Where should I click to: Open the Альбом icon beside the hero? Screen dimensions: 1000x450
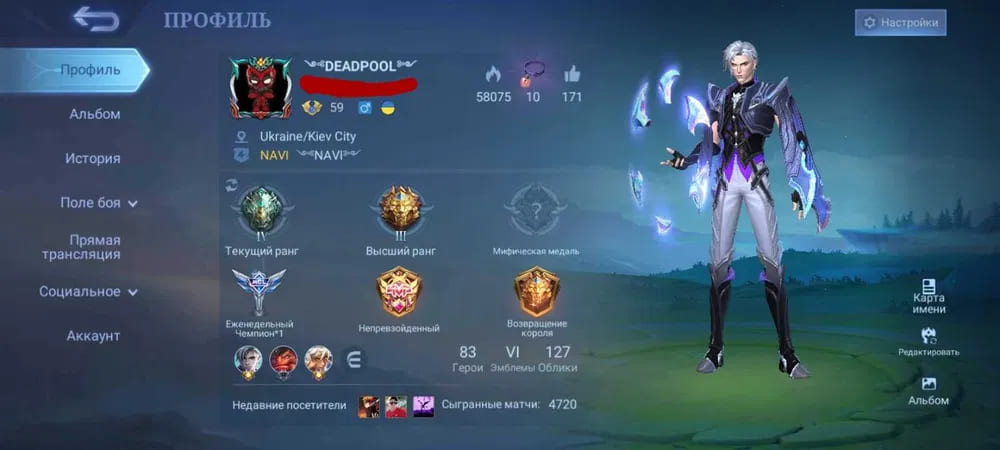928,390
